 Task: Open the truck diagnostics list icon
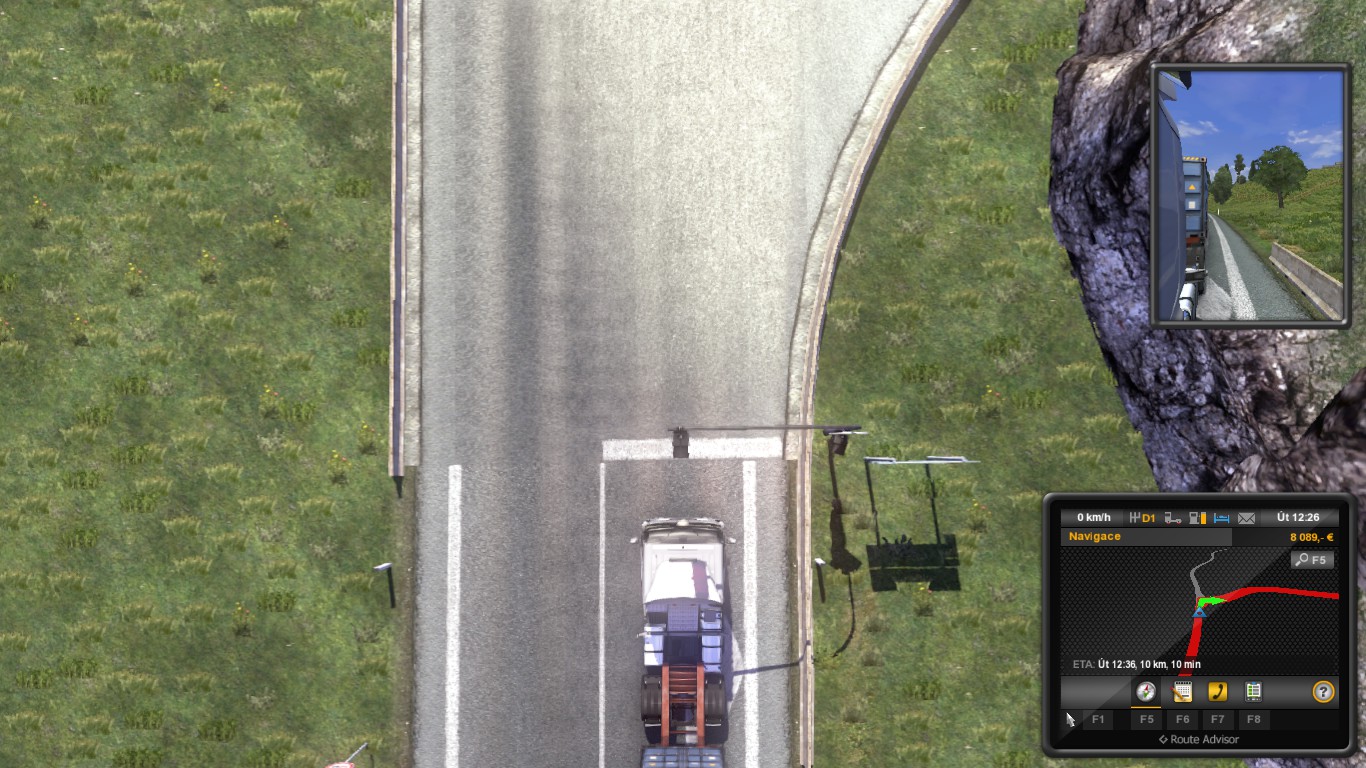coord(1254,690)
